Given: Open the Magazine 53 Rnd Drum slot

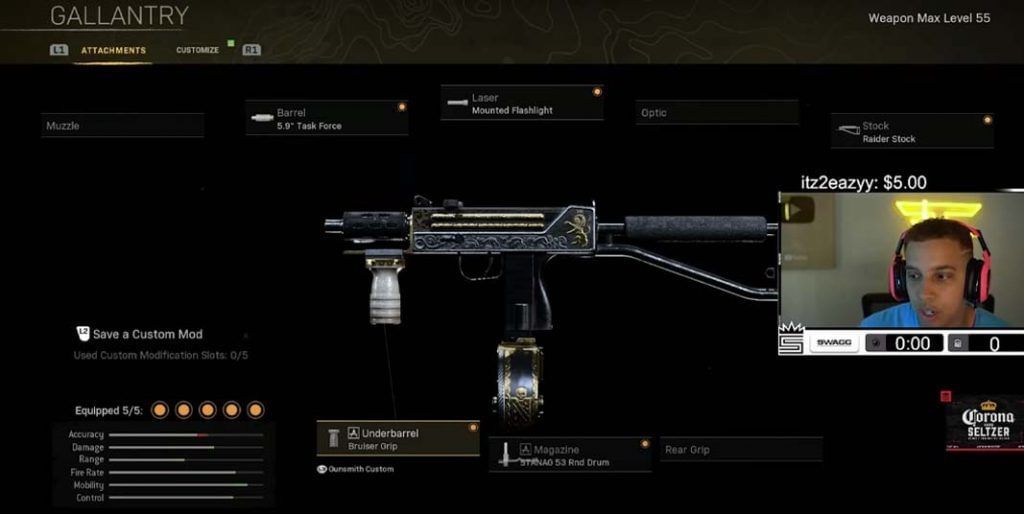Looking at the screenshot, I should pyautogui.click(x=571, y=456).
